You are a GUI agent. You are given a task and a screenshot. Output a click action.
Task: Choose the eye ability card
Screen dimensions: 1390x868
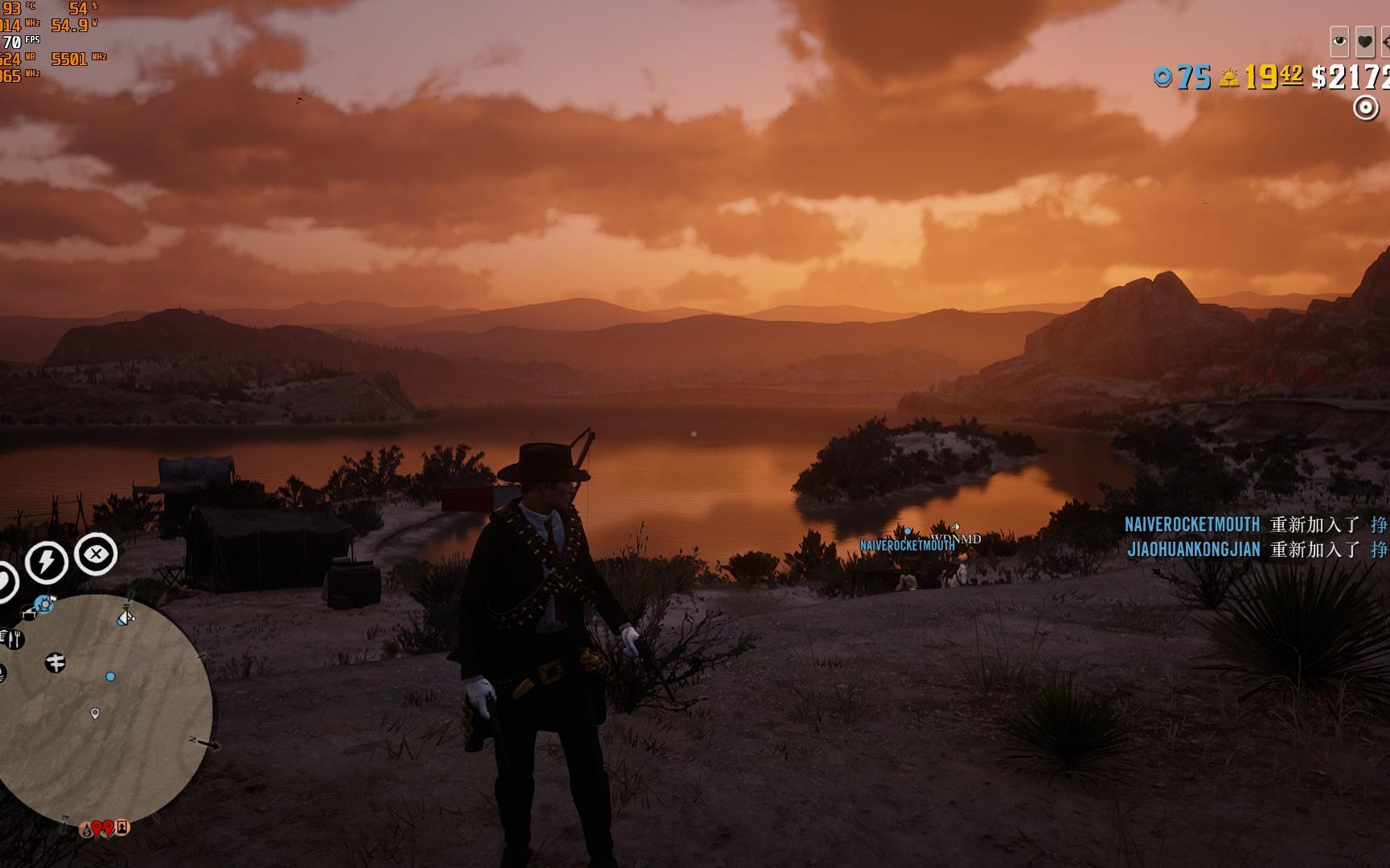1339,40
